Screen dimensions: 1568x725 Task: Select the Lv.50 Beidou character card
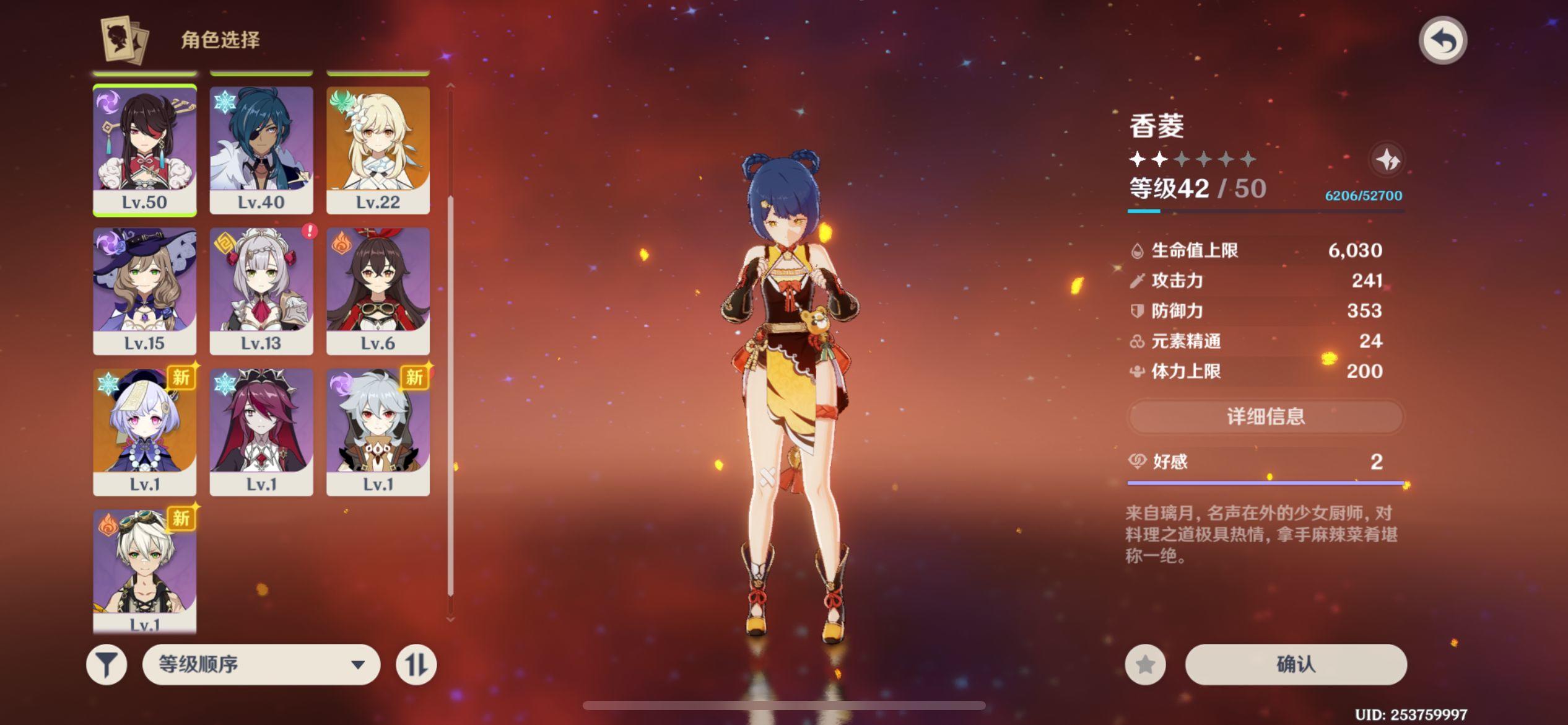tap(144, 149)
